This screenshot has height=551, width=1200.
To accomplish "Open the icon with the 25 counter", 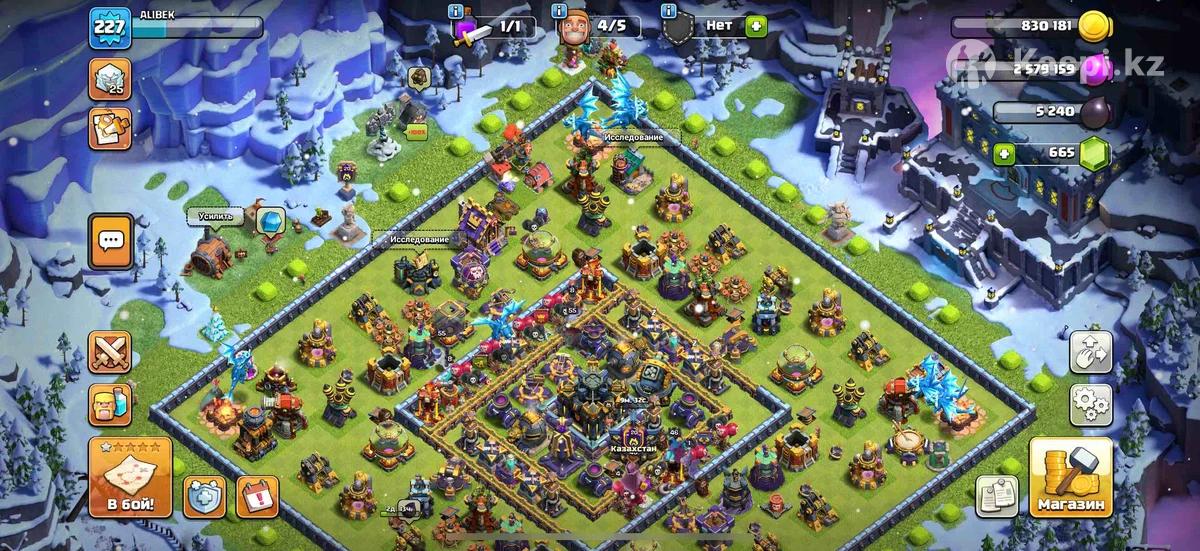I will pyautogui.click(x=110, y=78).
